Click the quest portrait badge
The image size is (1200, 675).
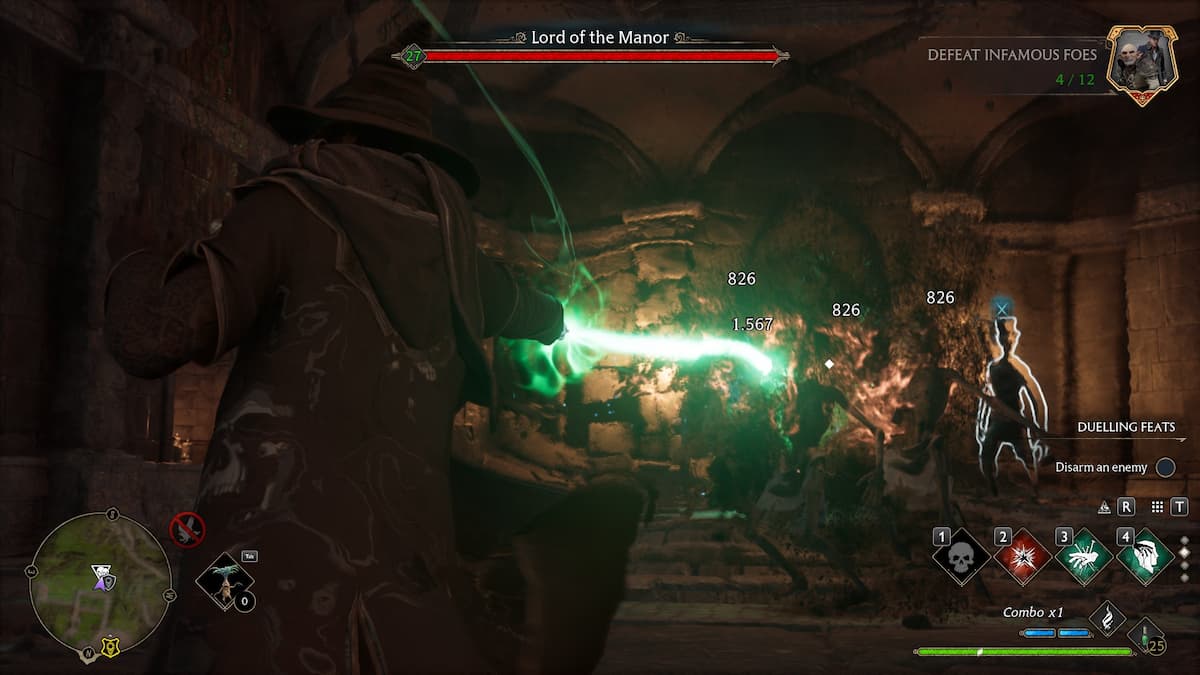click(1141, 64)
